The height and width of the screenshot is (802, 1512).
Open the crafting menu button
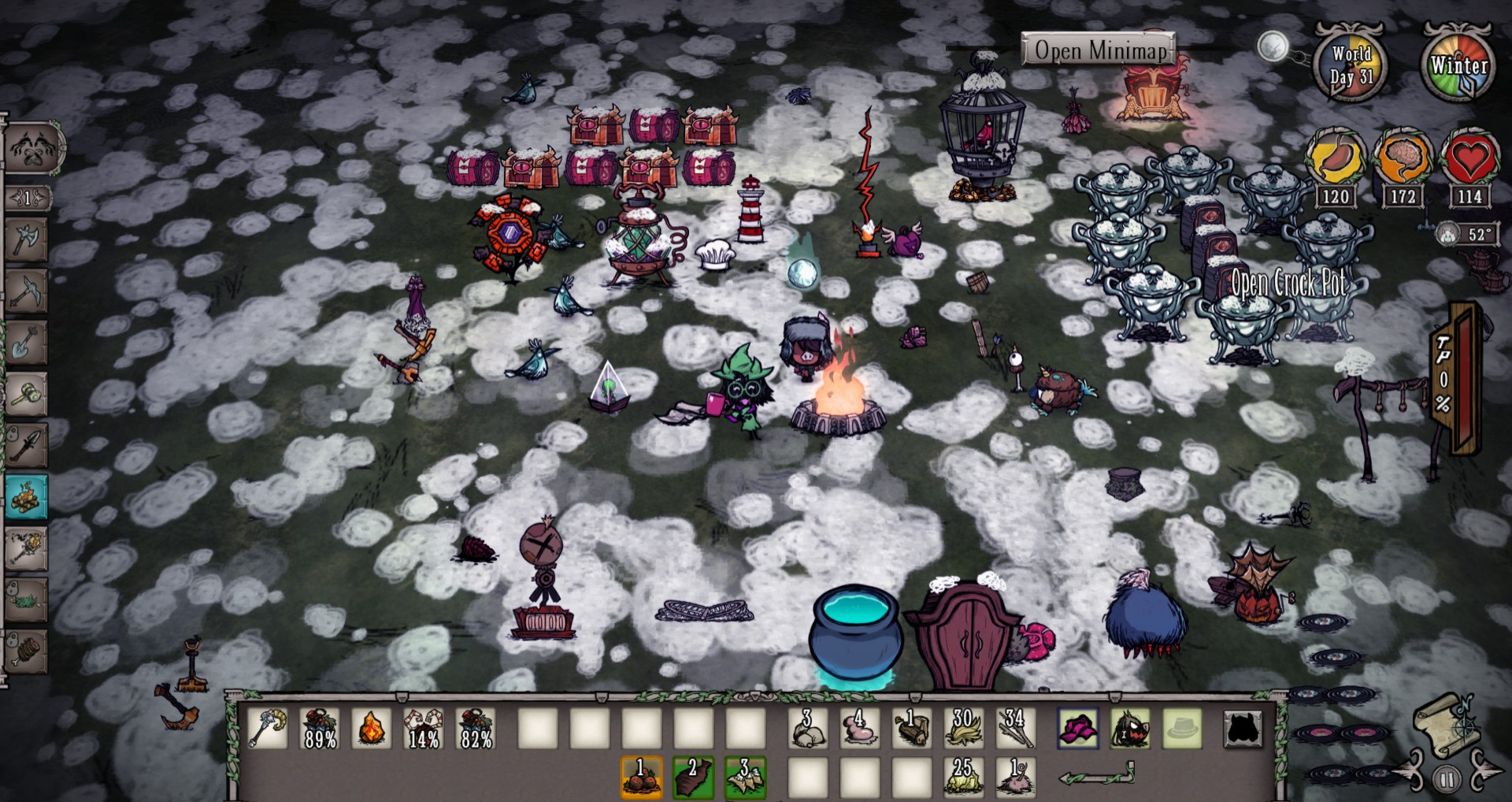pyautogui.click(x=31, y=148)
